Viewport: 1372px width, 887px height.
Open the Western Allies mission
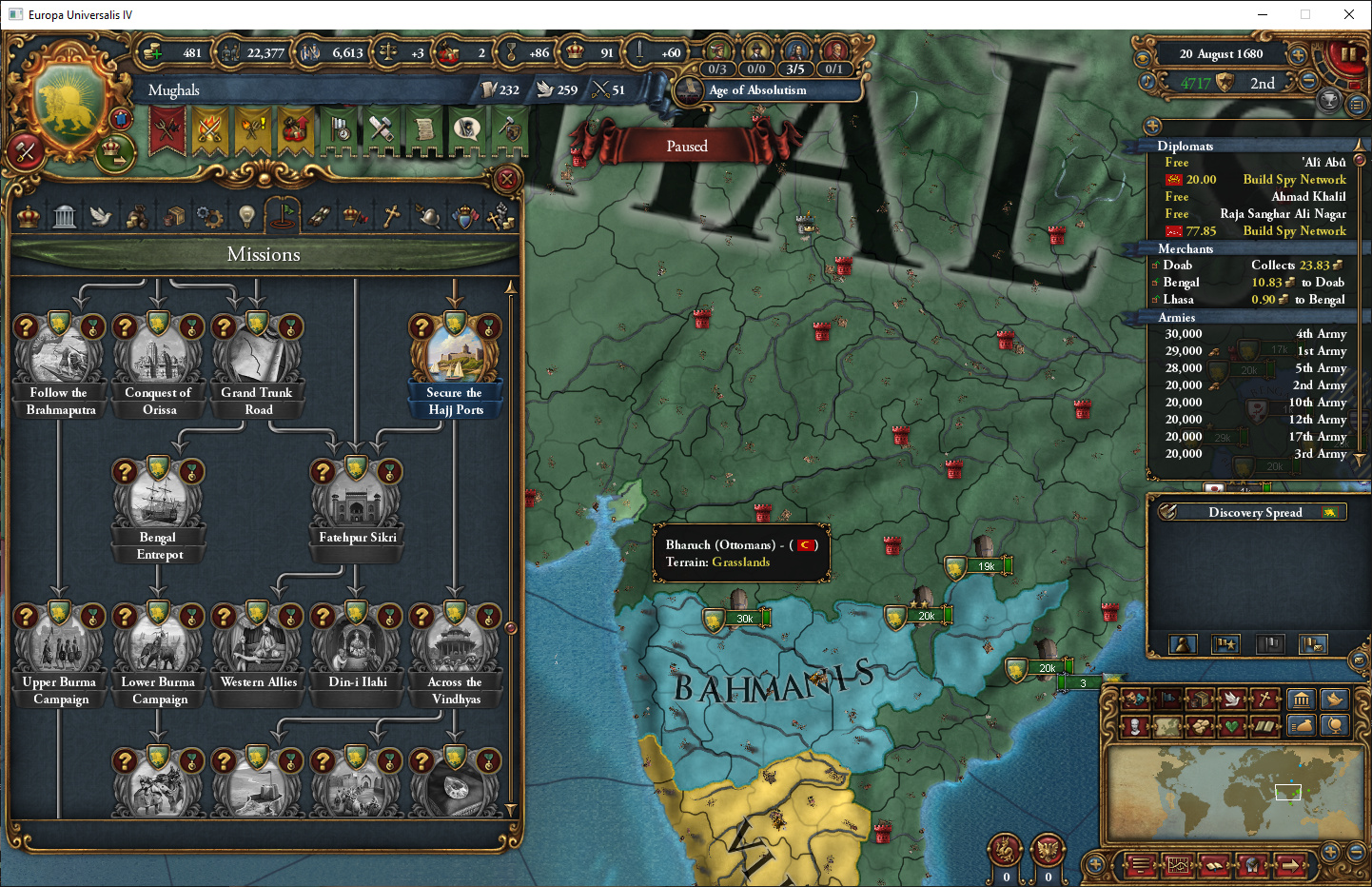pos(258,646)
